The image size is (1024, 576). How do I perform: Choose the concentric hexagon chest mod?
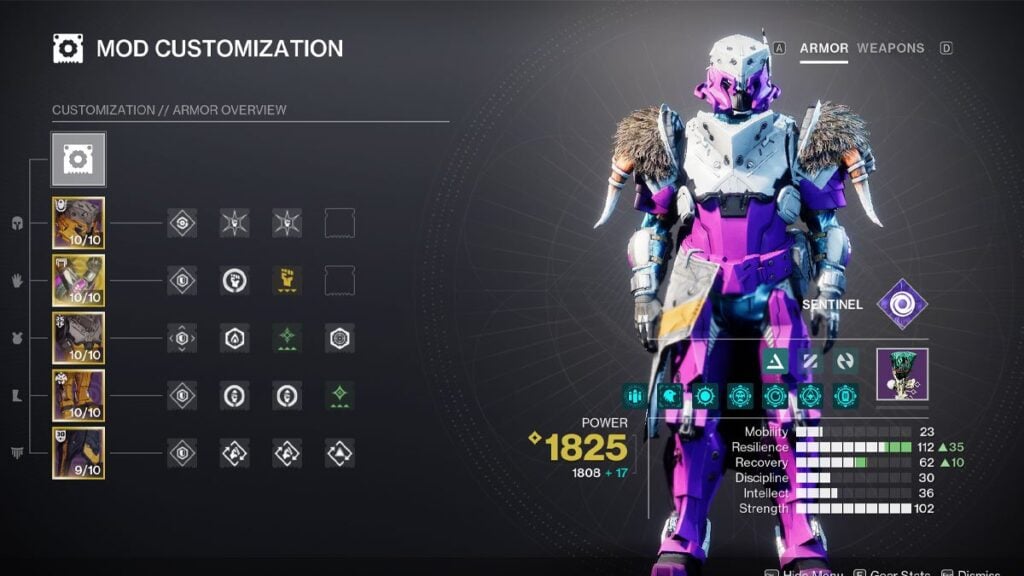coord(340,338)
